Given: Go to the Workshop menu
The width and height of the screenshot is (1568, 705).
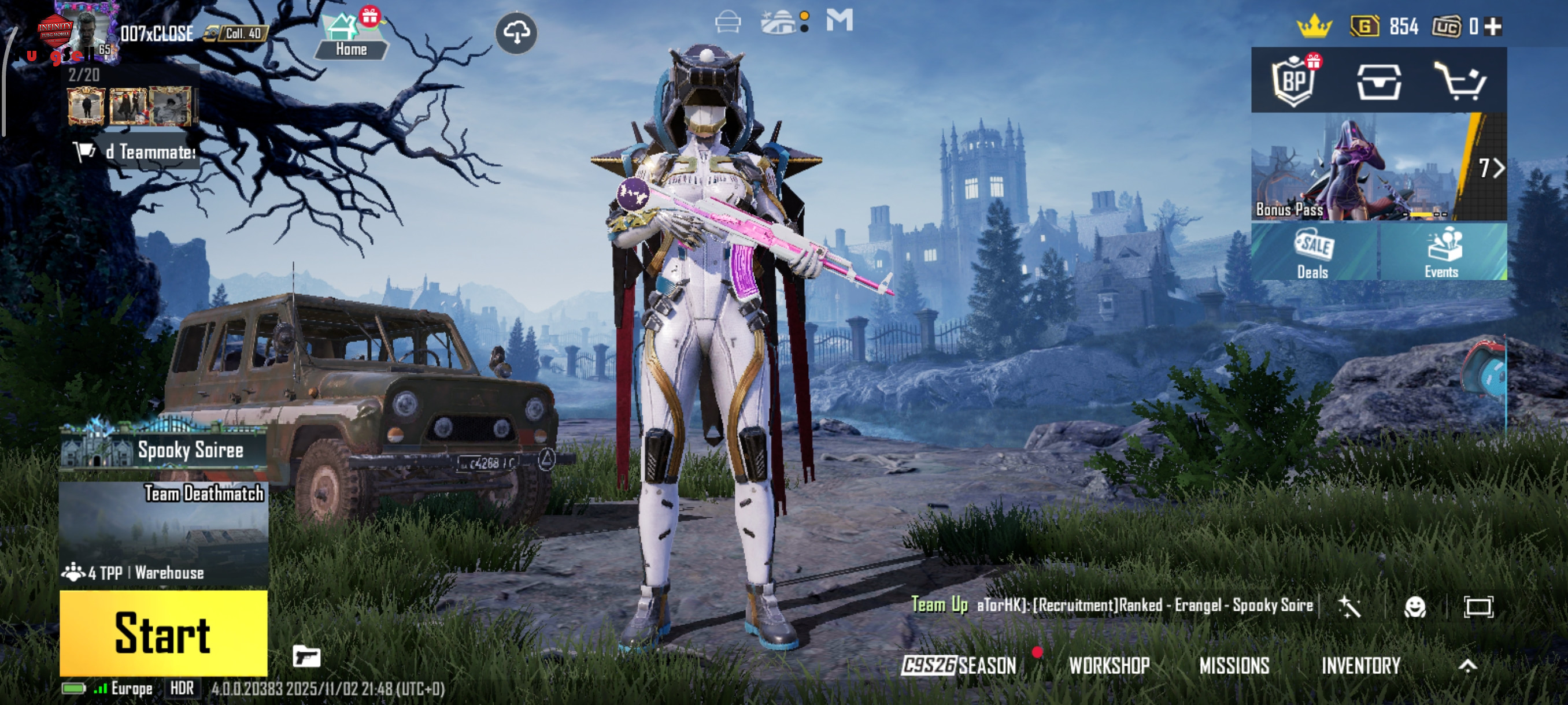Looking at the screenshot, I should click(1109, 666).
